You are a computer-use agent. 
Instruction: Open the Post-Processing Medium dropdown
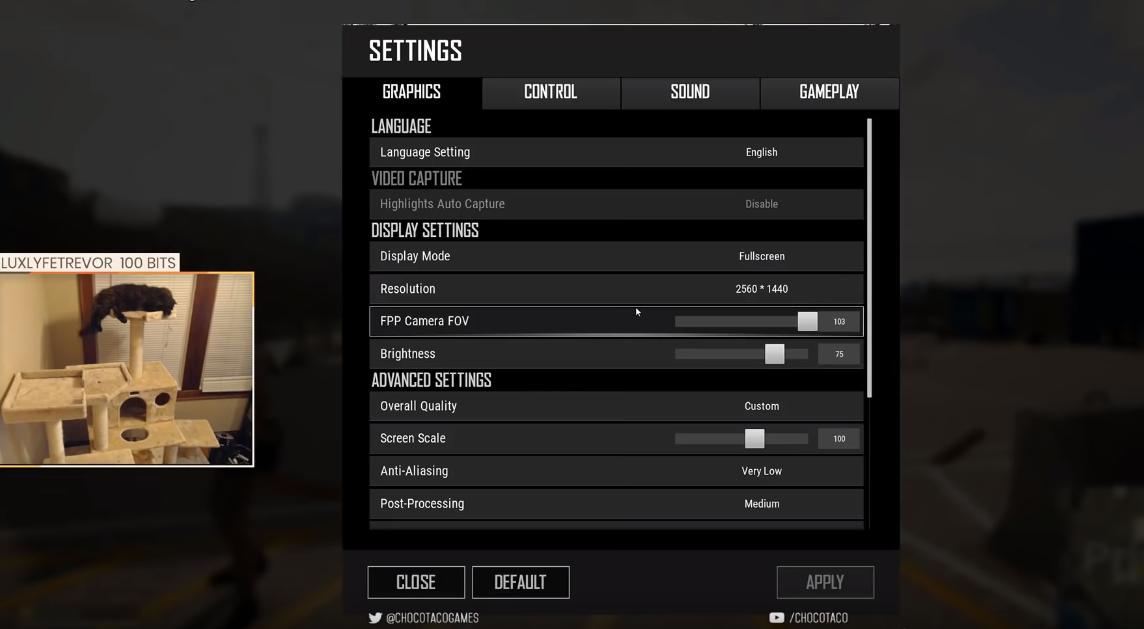click(x=761, y=504)
